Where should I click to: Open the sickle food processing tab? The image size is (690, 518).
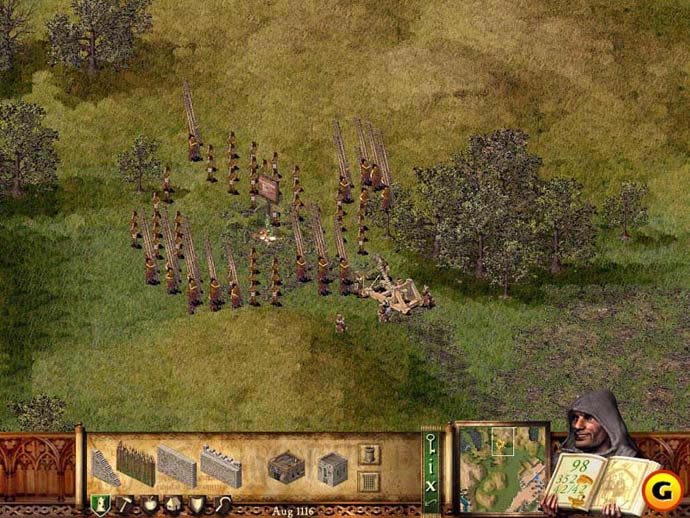click(x=222, y=503)
